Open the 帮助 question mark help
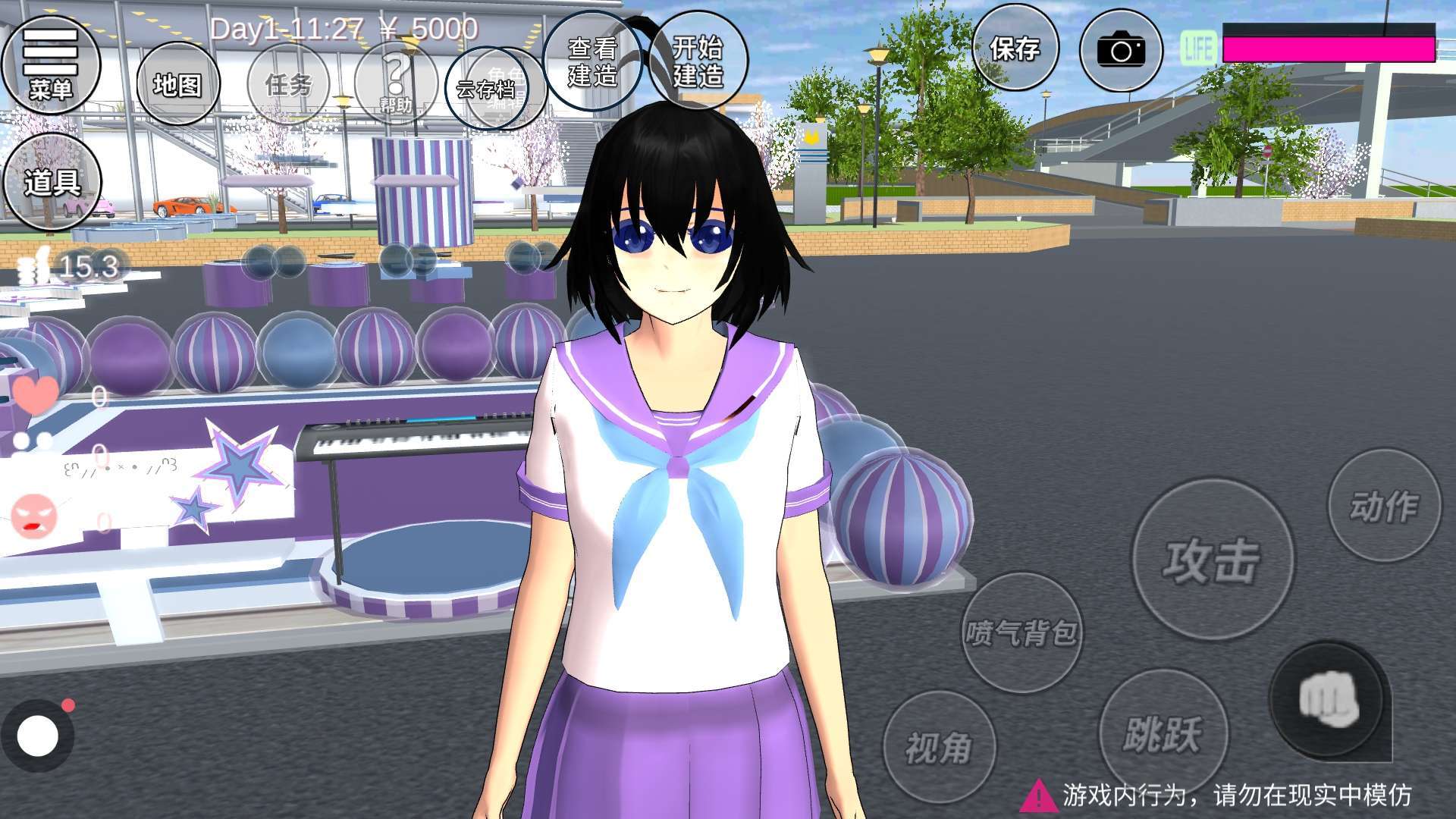The height and width of the screenshot is (819, 1456). tap(395, 82)
